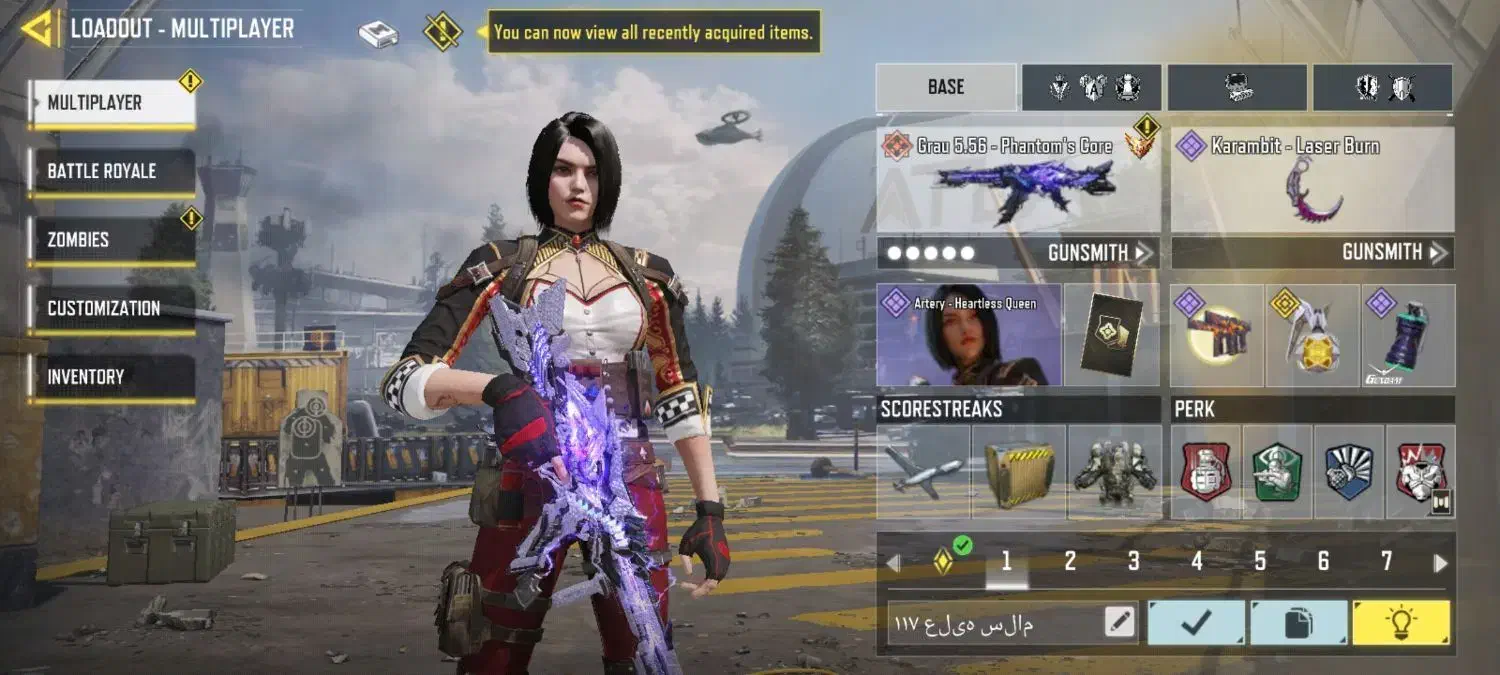Switch to the BASE tab

pyautogui.click(x=946, y=87)
